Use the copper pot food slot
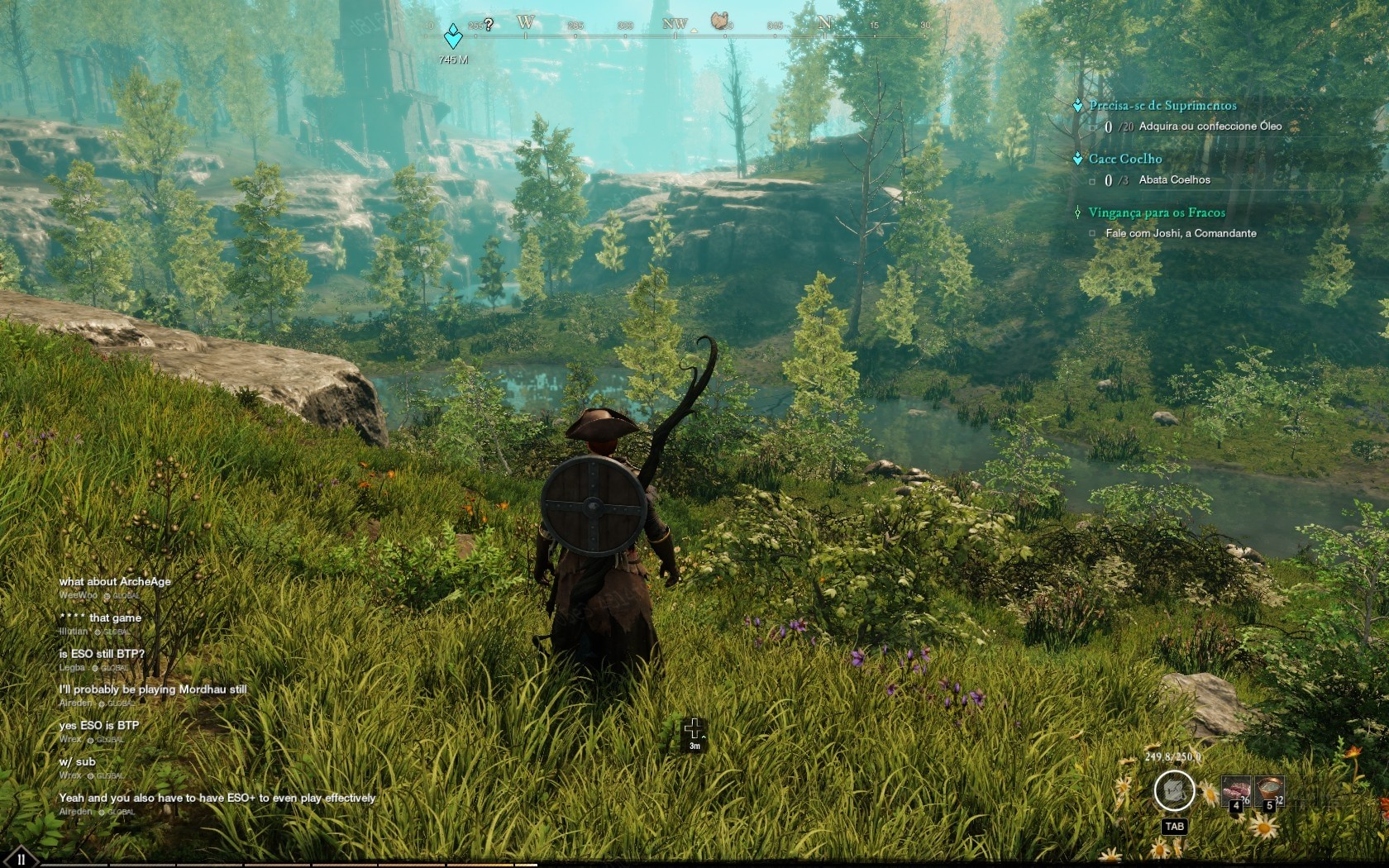The image size is (1389, 868). [1269, 791]
